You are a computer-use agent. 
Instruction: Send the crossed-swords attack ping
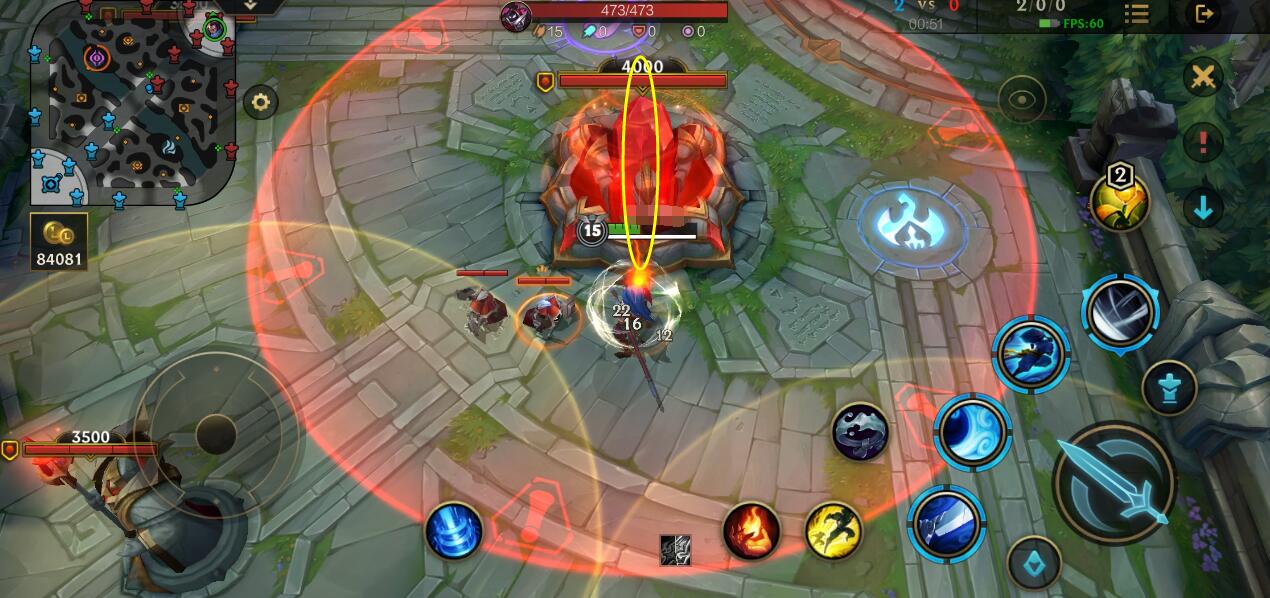click(1203, 77)
